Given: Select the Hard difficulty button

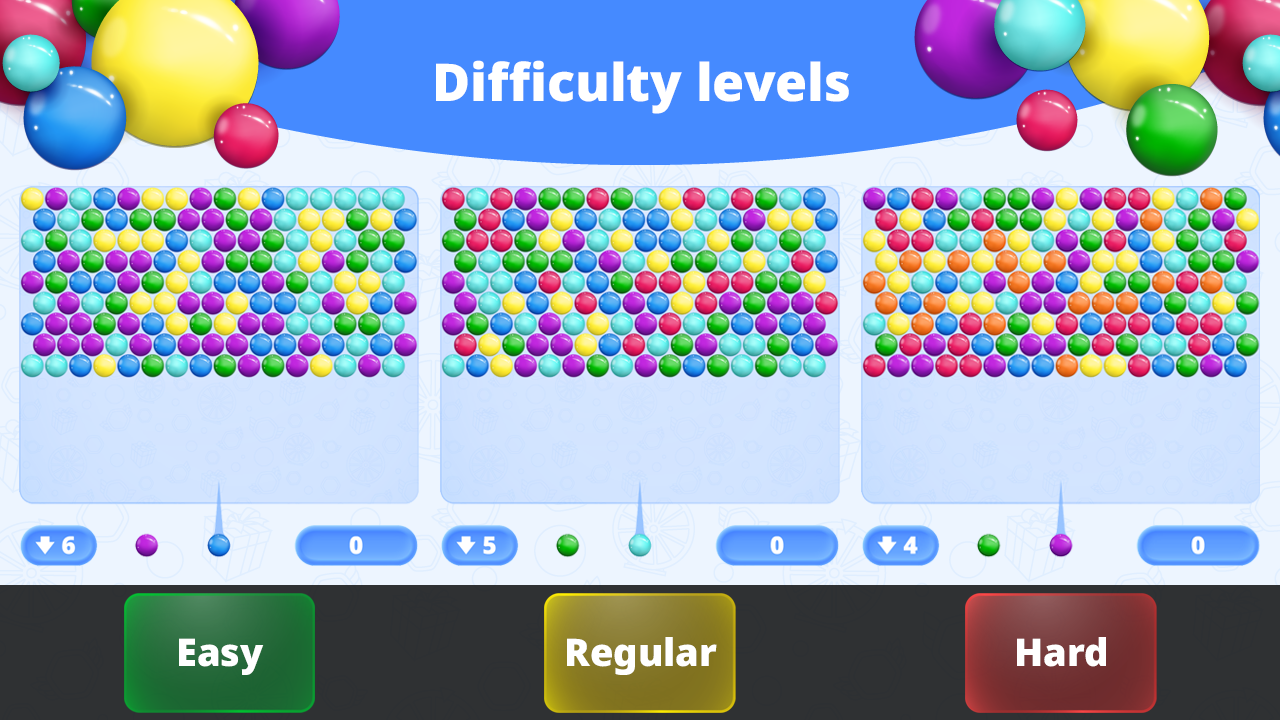Looking at the screenshot, I should 1060,652.
